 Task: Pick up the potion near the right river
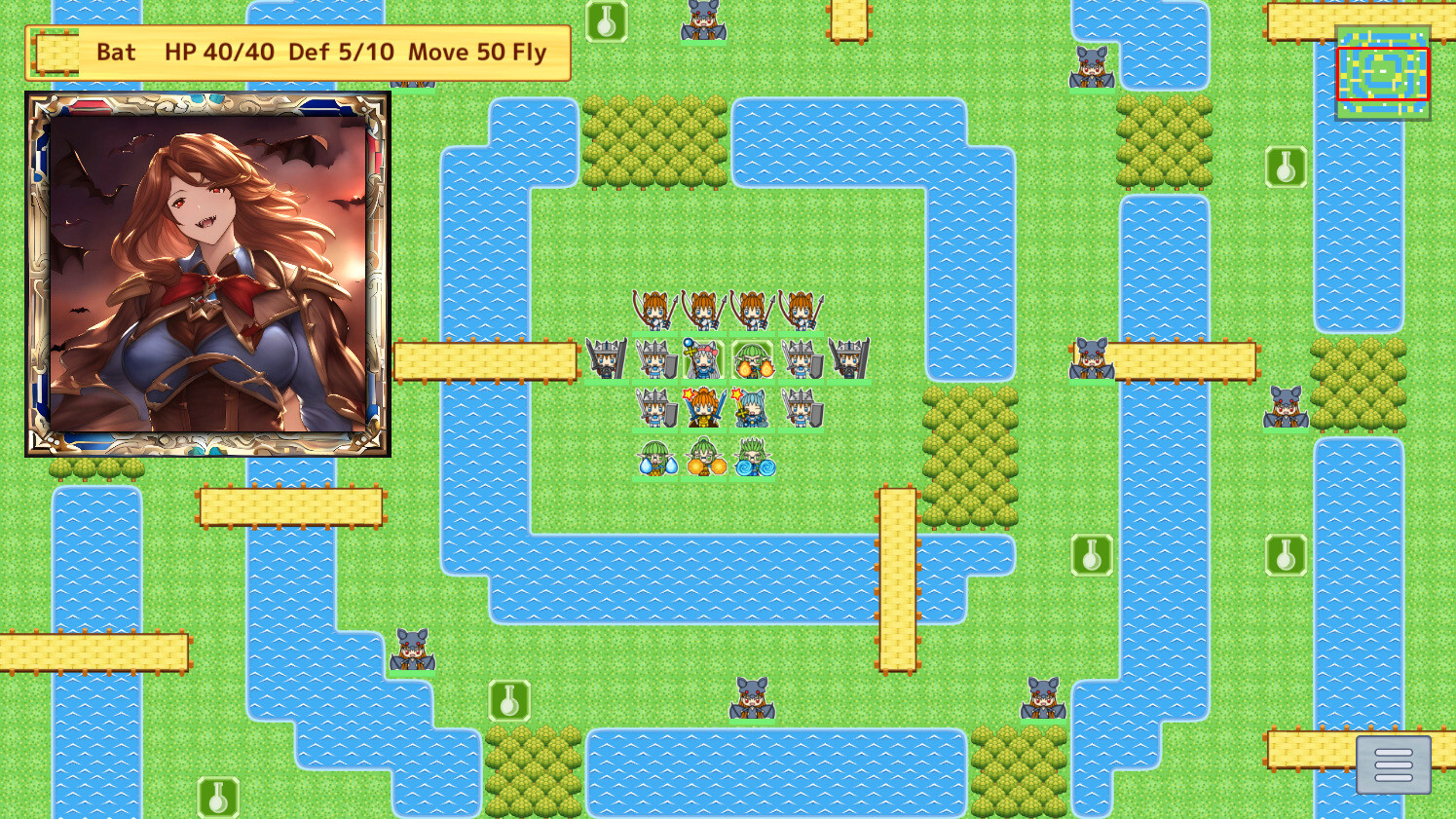[1288, 556]
